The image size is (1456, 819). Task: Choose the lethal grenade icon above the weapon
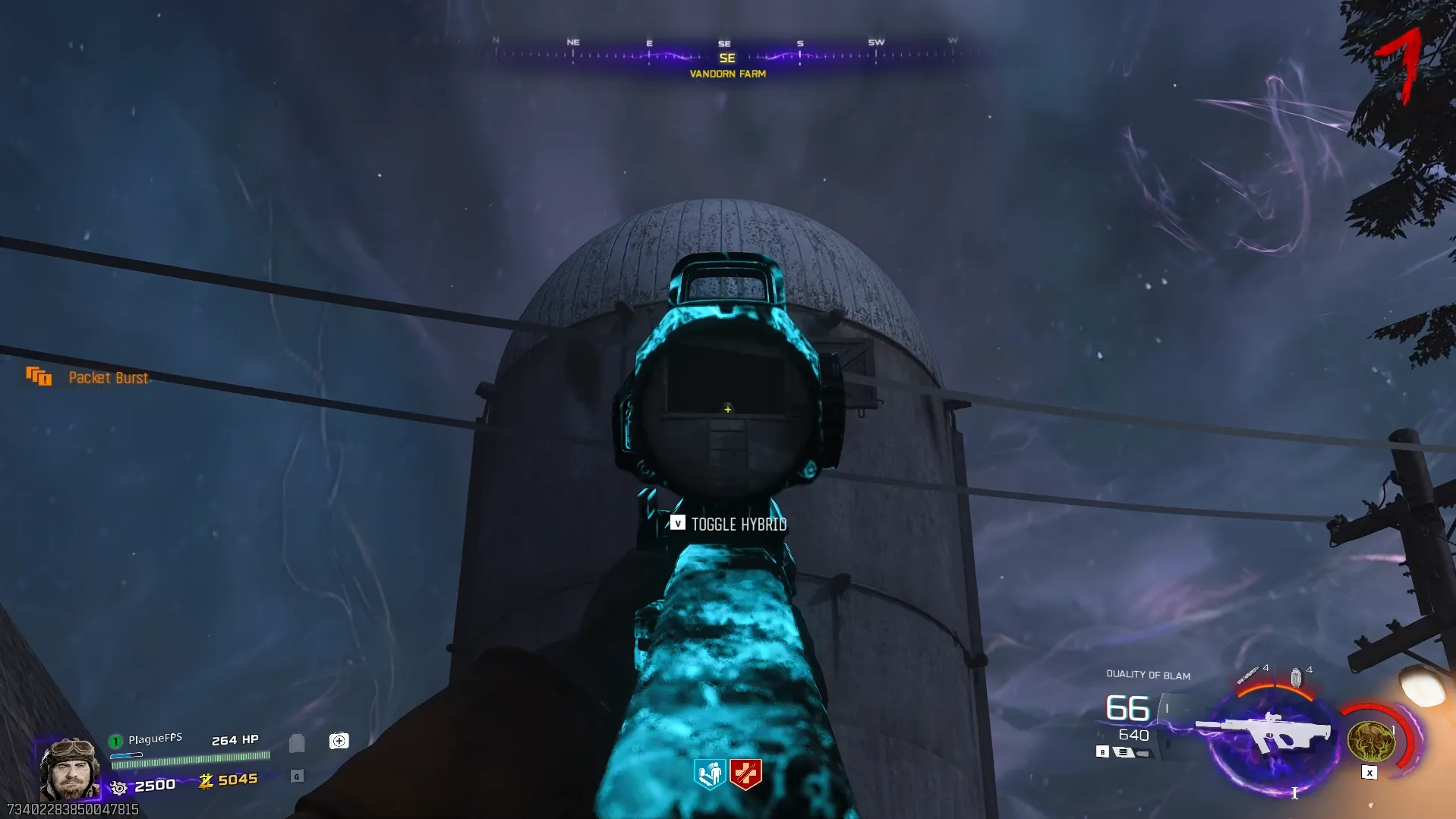1296,676
